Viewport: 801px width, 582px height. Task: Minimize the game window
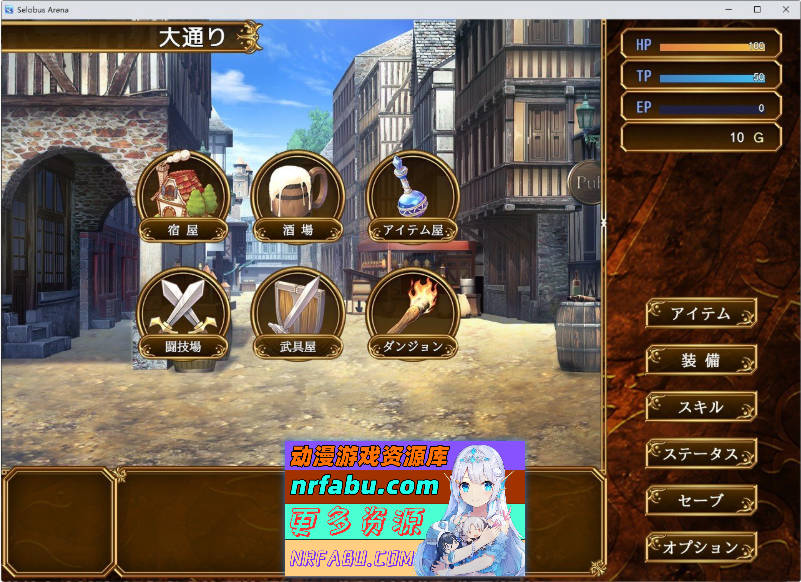click(x=729, y=9)
